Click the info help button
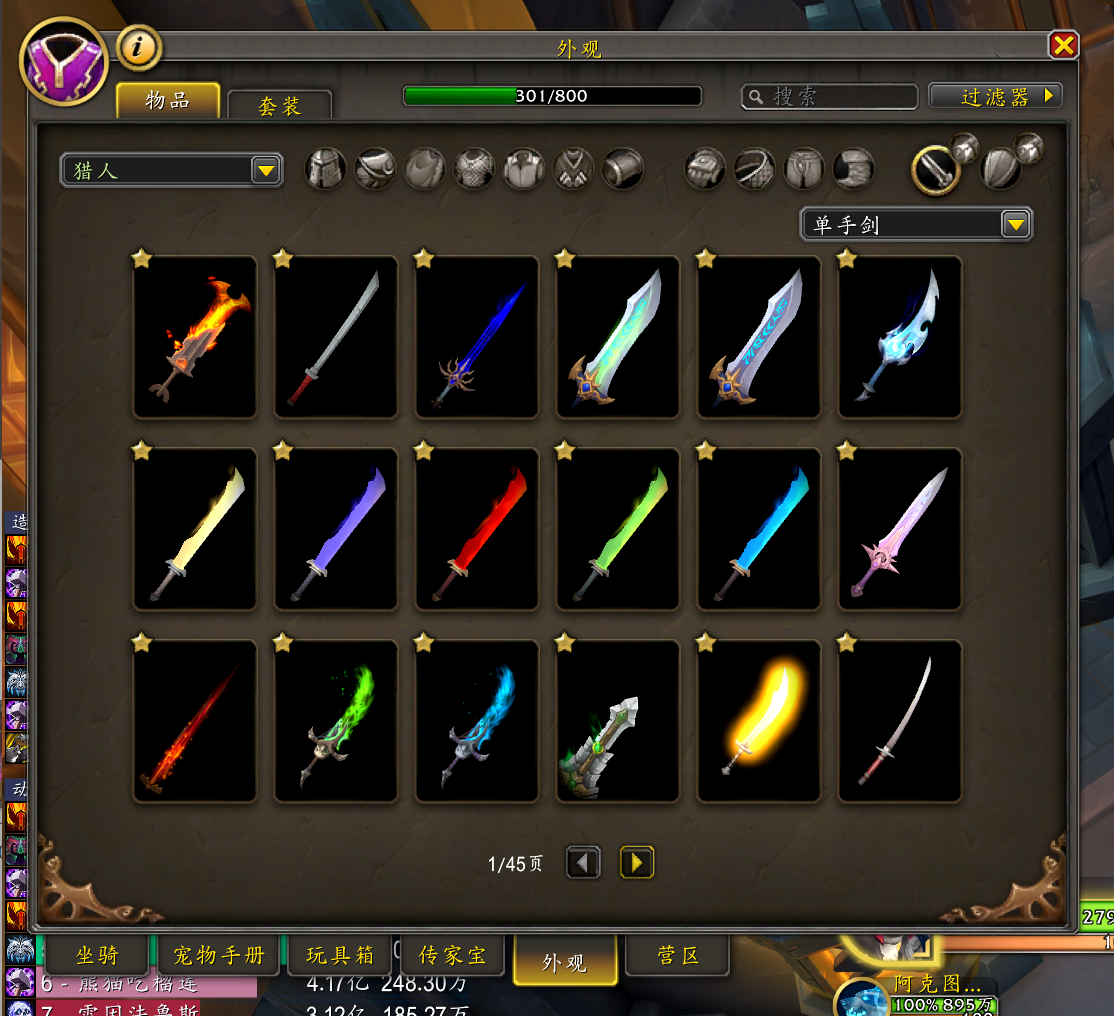The width and height of the screenshot is (1114, 1016). point(138,47)
